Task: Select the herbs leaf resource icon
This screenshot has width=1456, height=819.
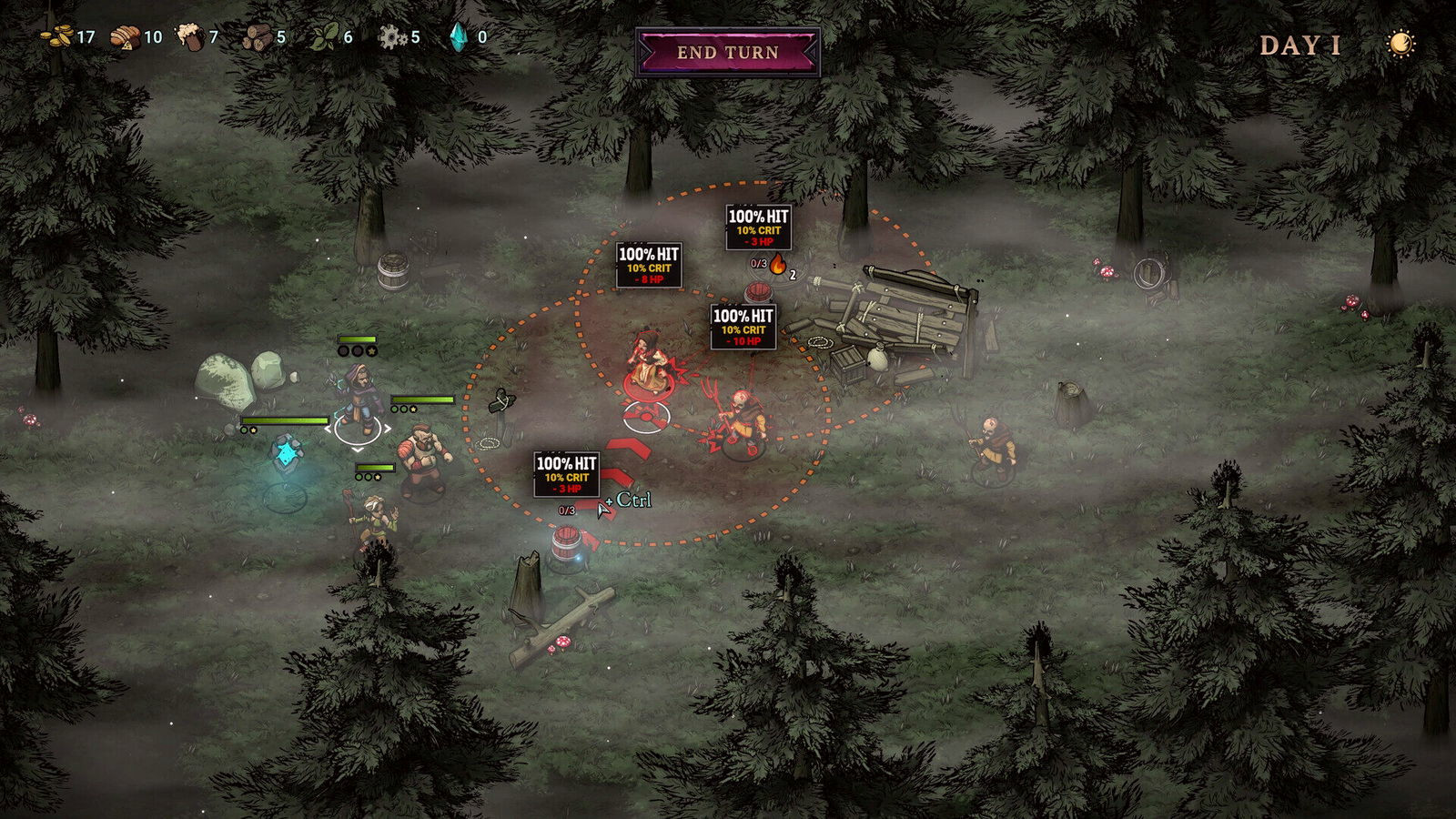Action: coord(320,38)
